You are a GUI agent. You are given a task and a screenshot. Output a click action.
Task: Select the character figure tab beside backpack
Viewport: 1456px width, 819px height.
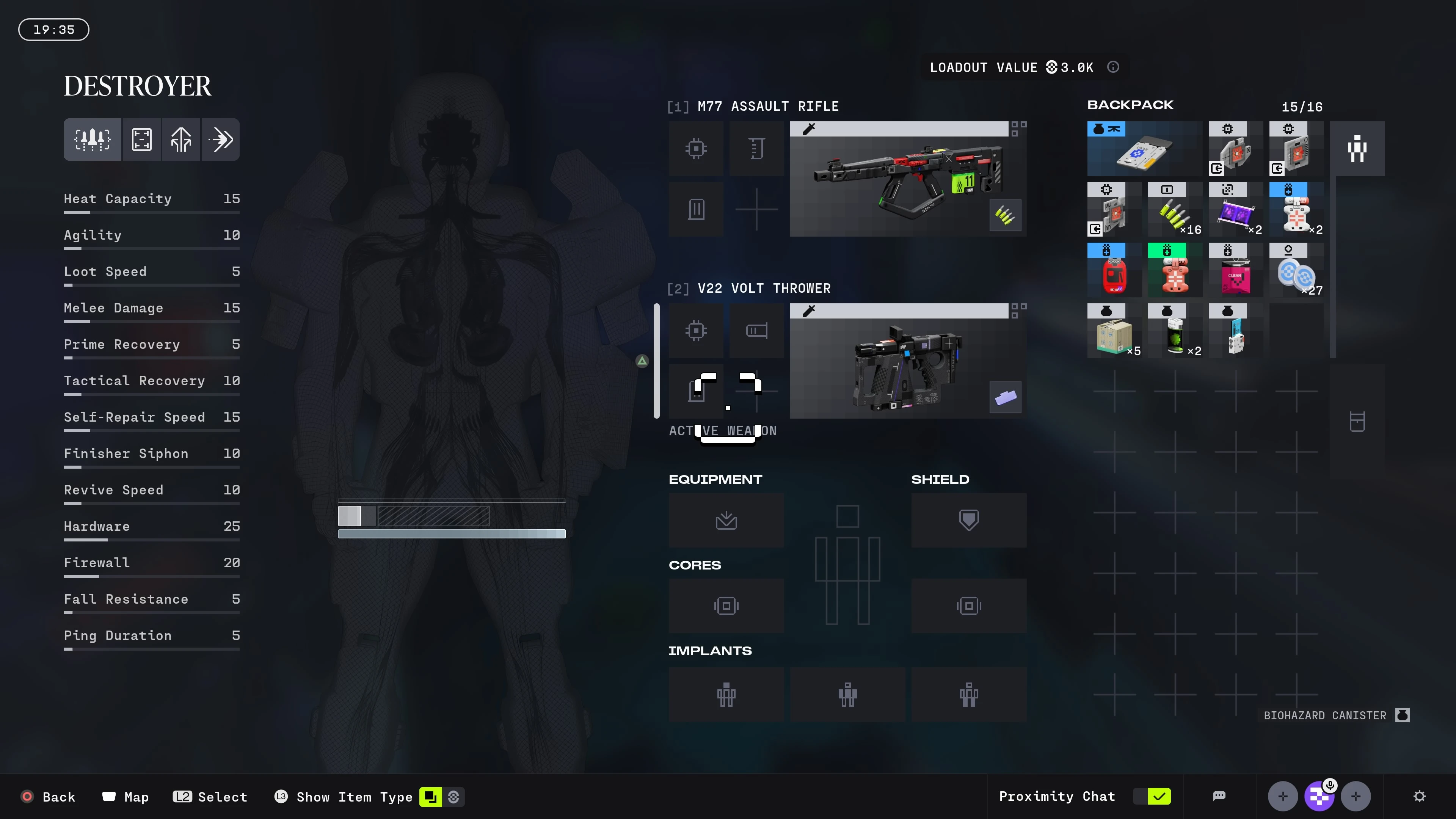pyautogui.click(x=1357, y=149)
